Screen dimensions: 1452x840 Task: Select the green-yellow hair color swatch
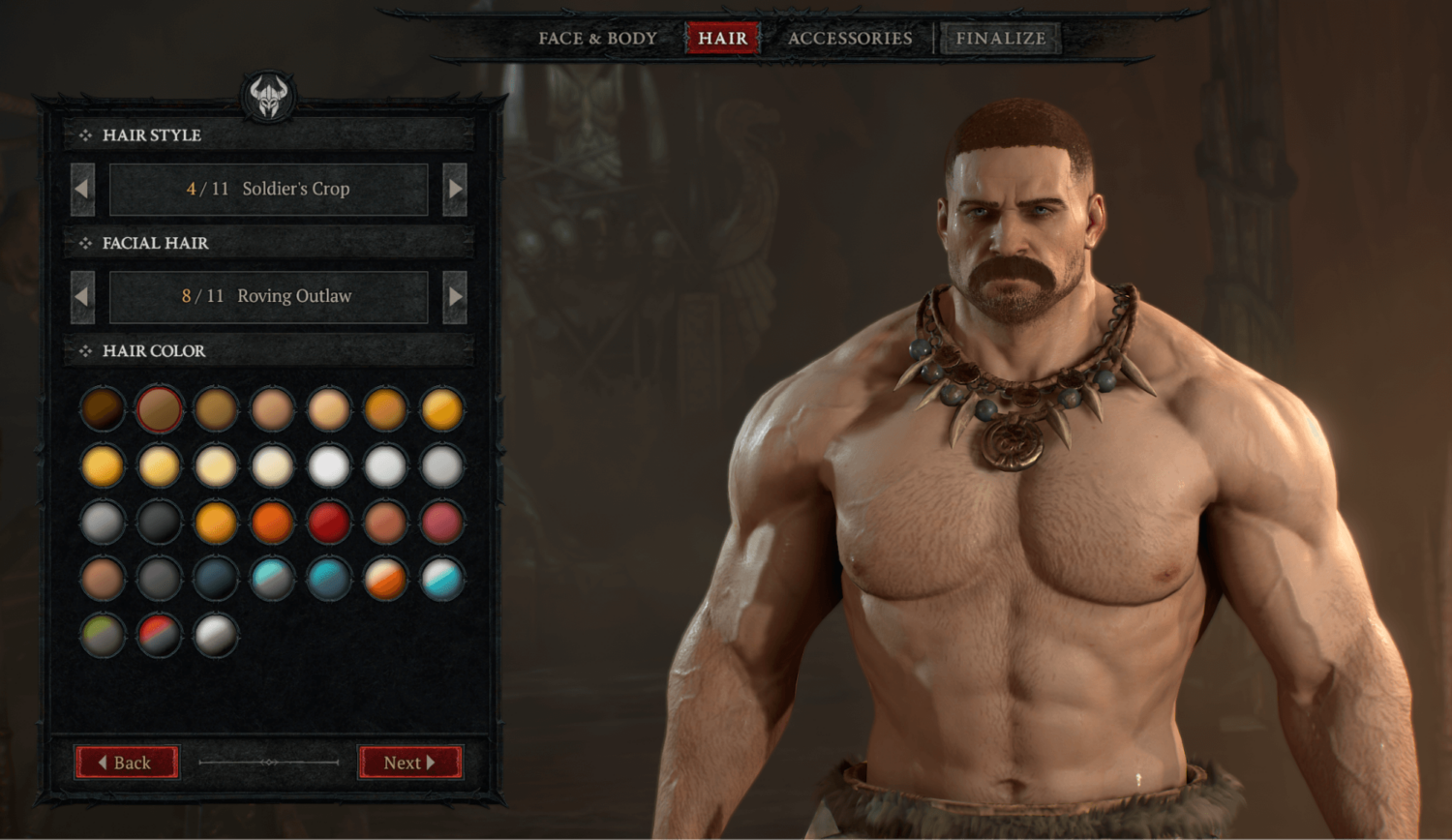tap(101, 636)
